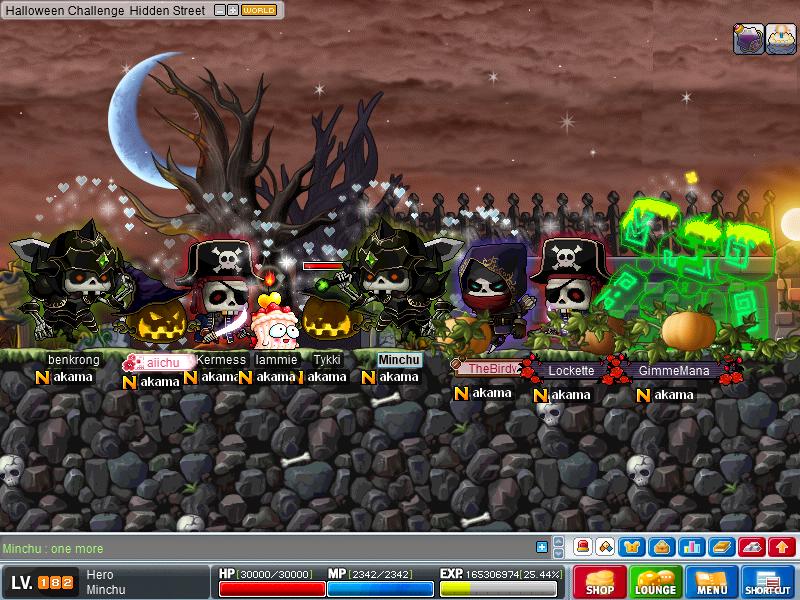The height and width of the screenshot is (600, 800).
Task: Click the orange-and-blue tag quick icon
Action: click(606, 547)
